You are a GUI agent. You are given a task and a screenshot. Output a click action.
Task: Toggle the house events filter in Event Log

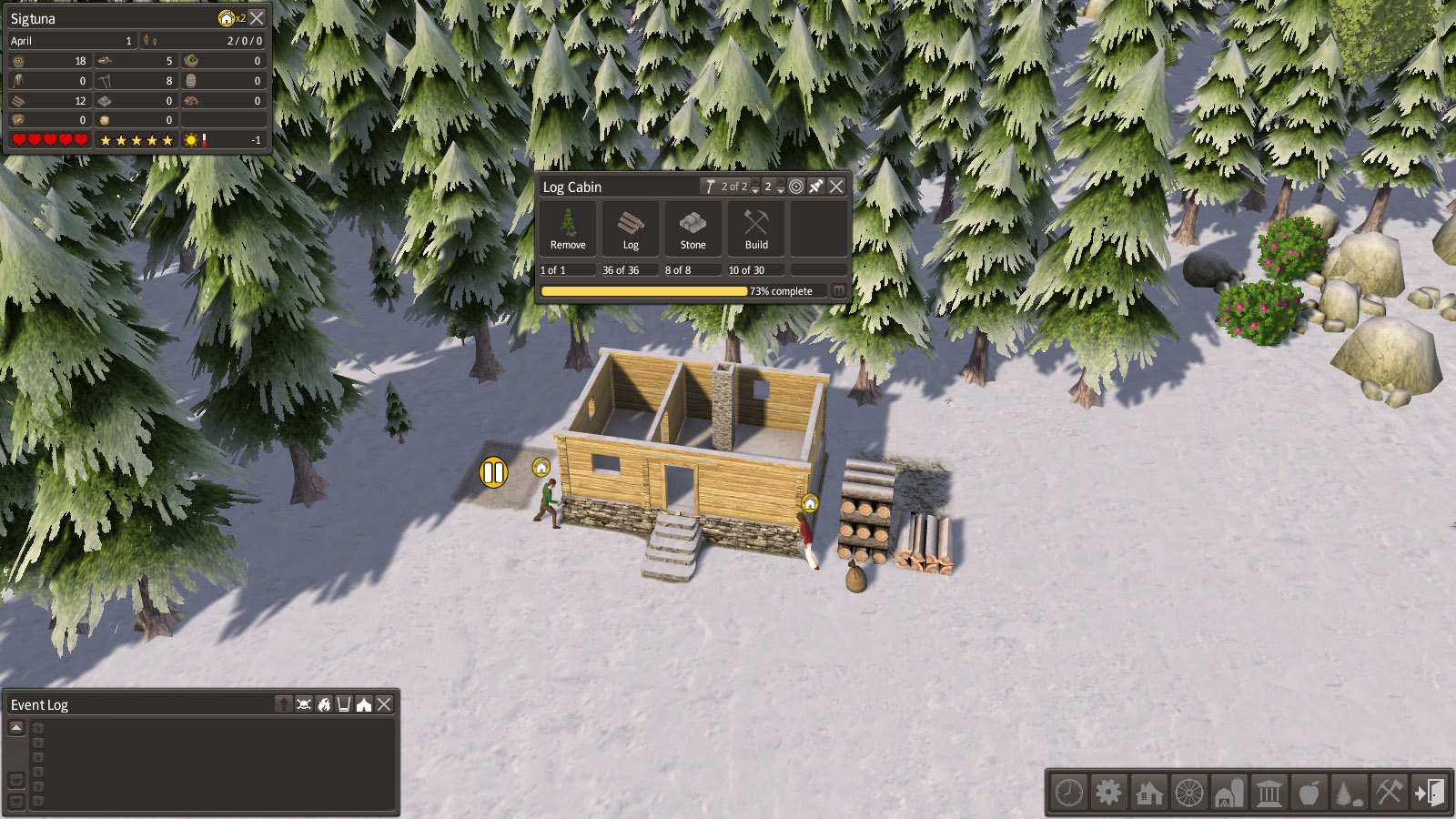[364, 704]
